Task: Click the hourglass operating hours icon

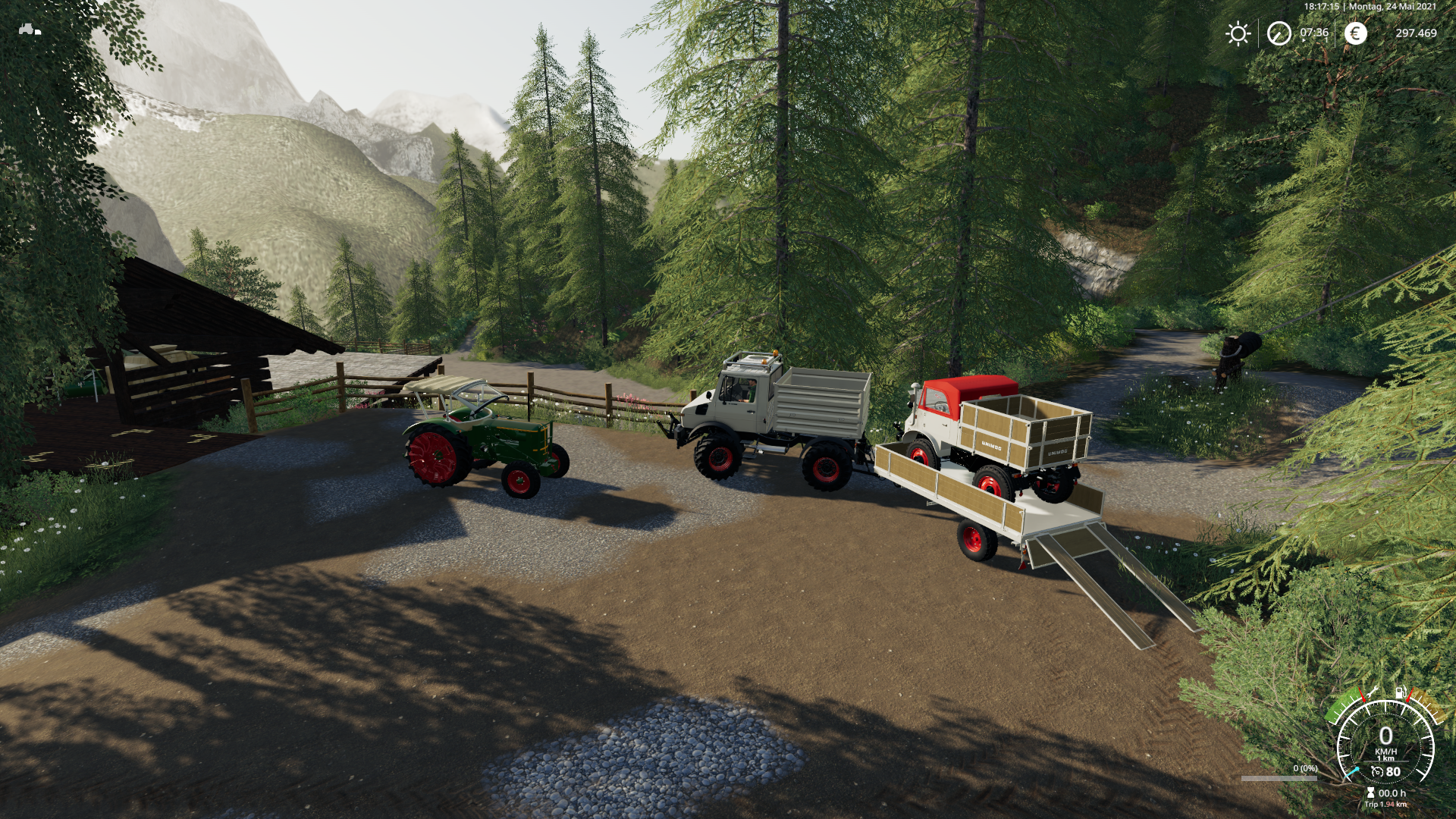Action: click(x=1370, y=792)
